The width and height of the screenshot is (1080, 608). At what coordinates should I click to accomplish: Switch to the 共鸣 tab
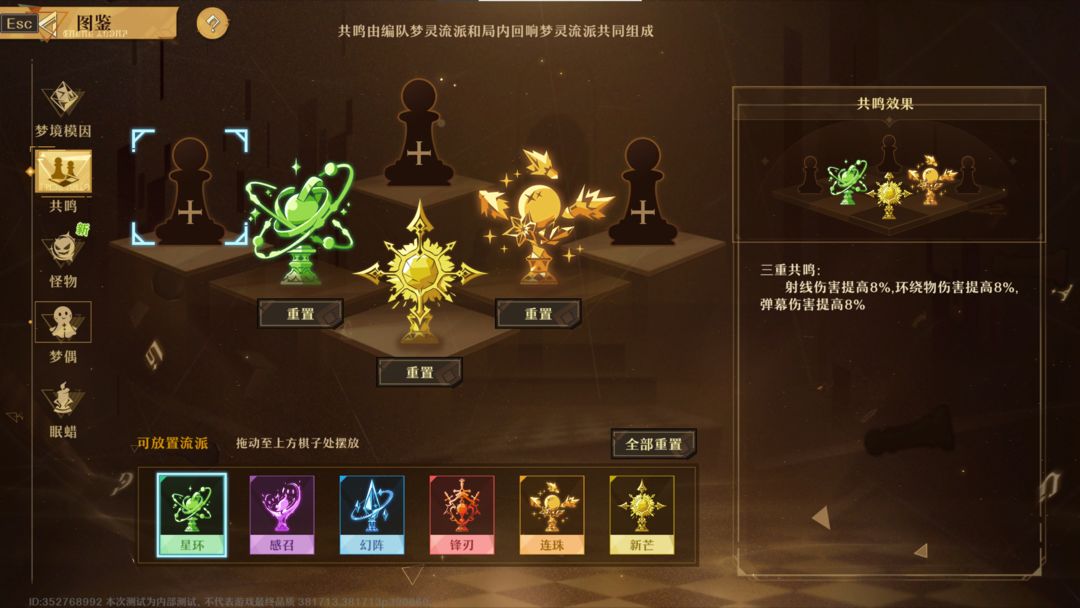pyautogui.click(x=63, y=180)
